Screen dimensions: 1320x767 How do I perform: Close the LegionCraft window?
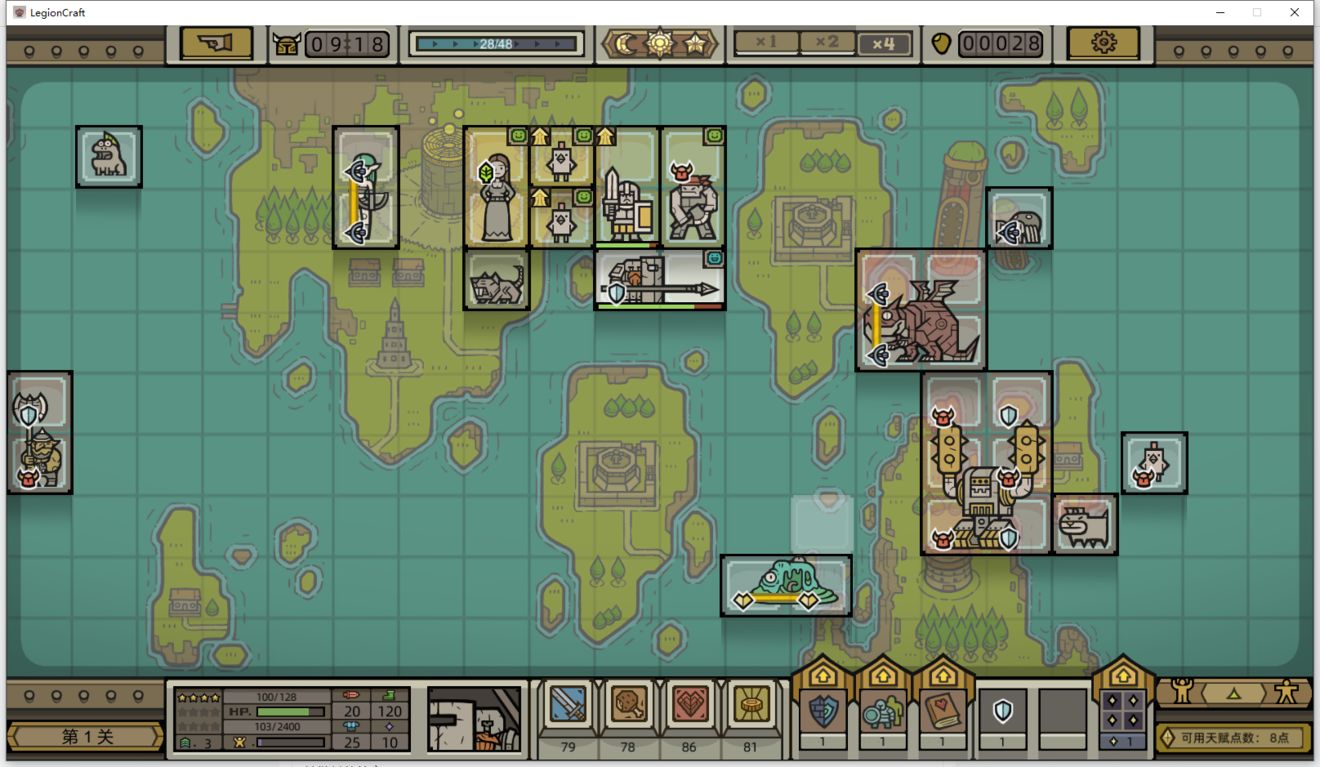1295,12
